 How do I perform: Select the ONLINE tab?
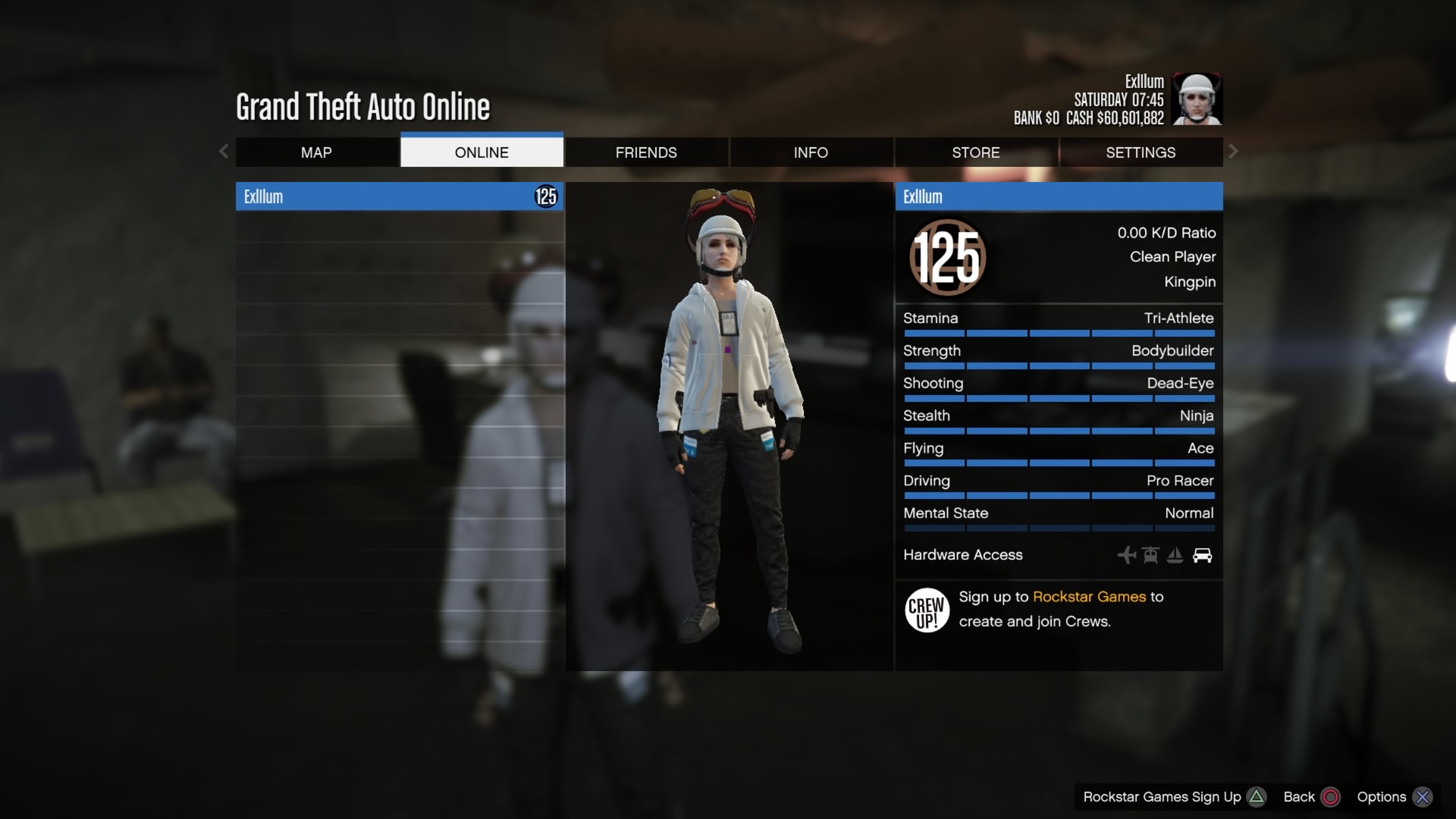pos(482,152)
